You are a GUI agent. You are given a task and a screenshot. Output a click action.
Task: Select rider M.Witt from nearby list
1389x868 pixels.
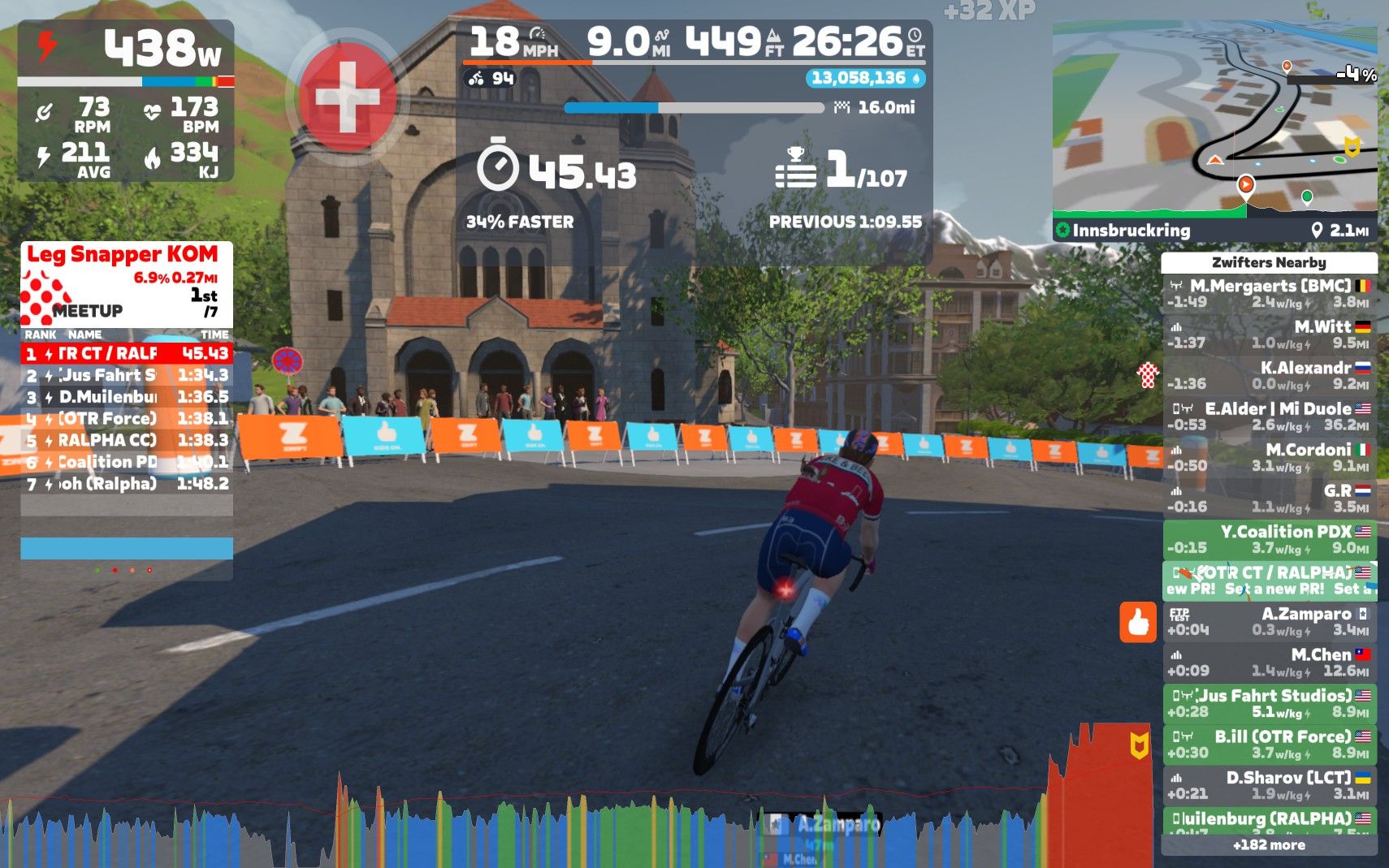coord(1269,335)
